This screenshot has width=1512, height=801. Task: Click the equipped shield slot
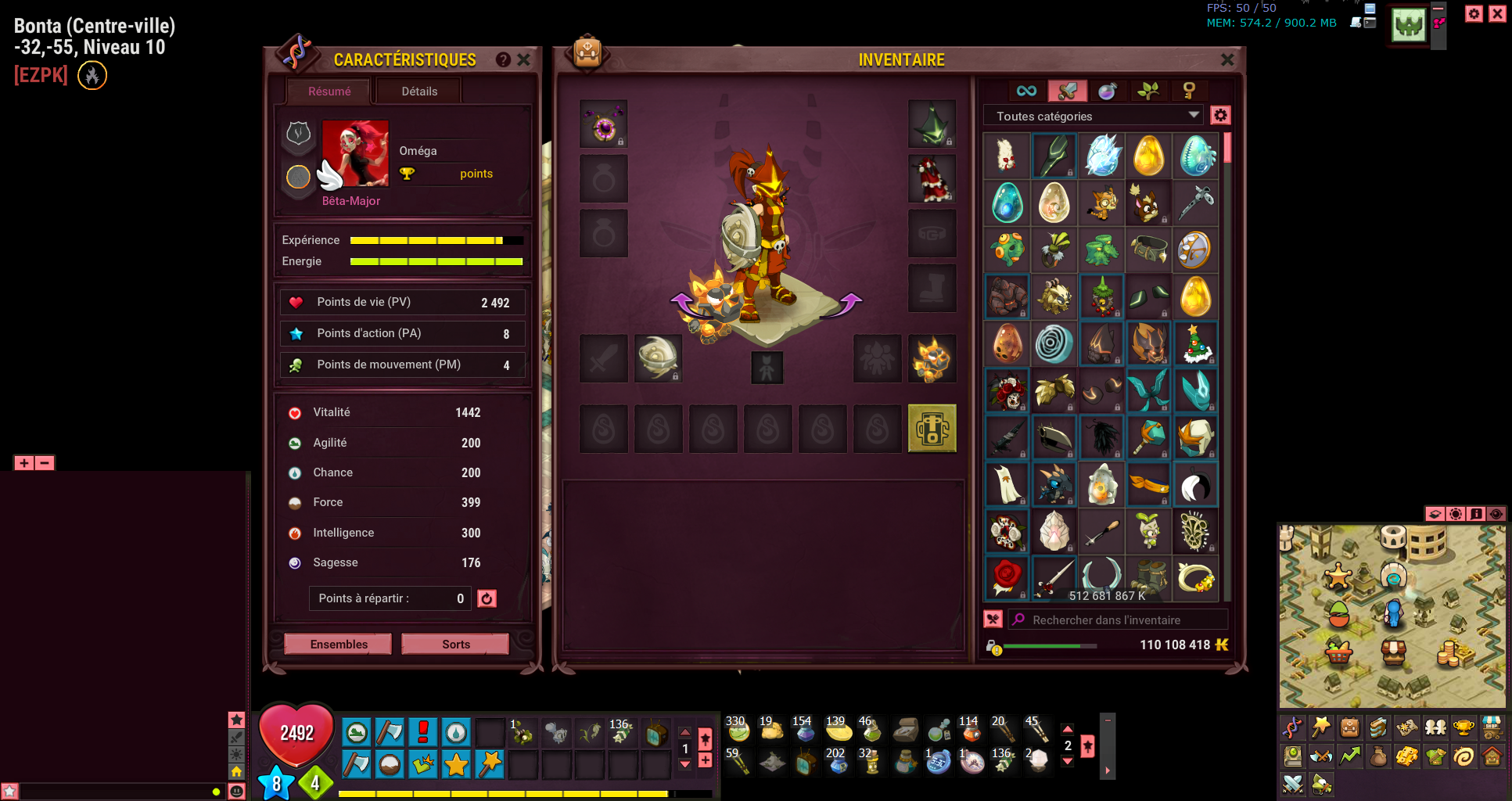658,358
